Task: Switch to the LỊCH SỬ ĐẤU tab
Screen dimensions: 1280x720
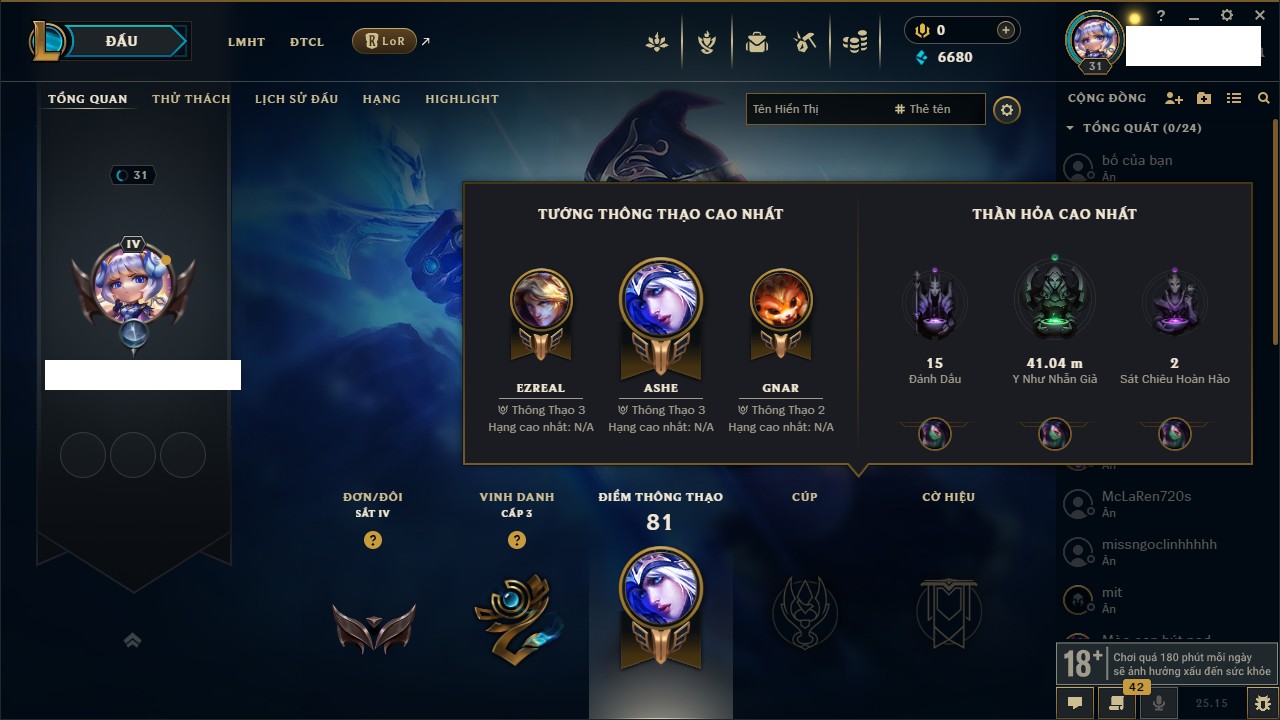Action: [x=296, y=99]
